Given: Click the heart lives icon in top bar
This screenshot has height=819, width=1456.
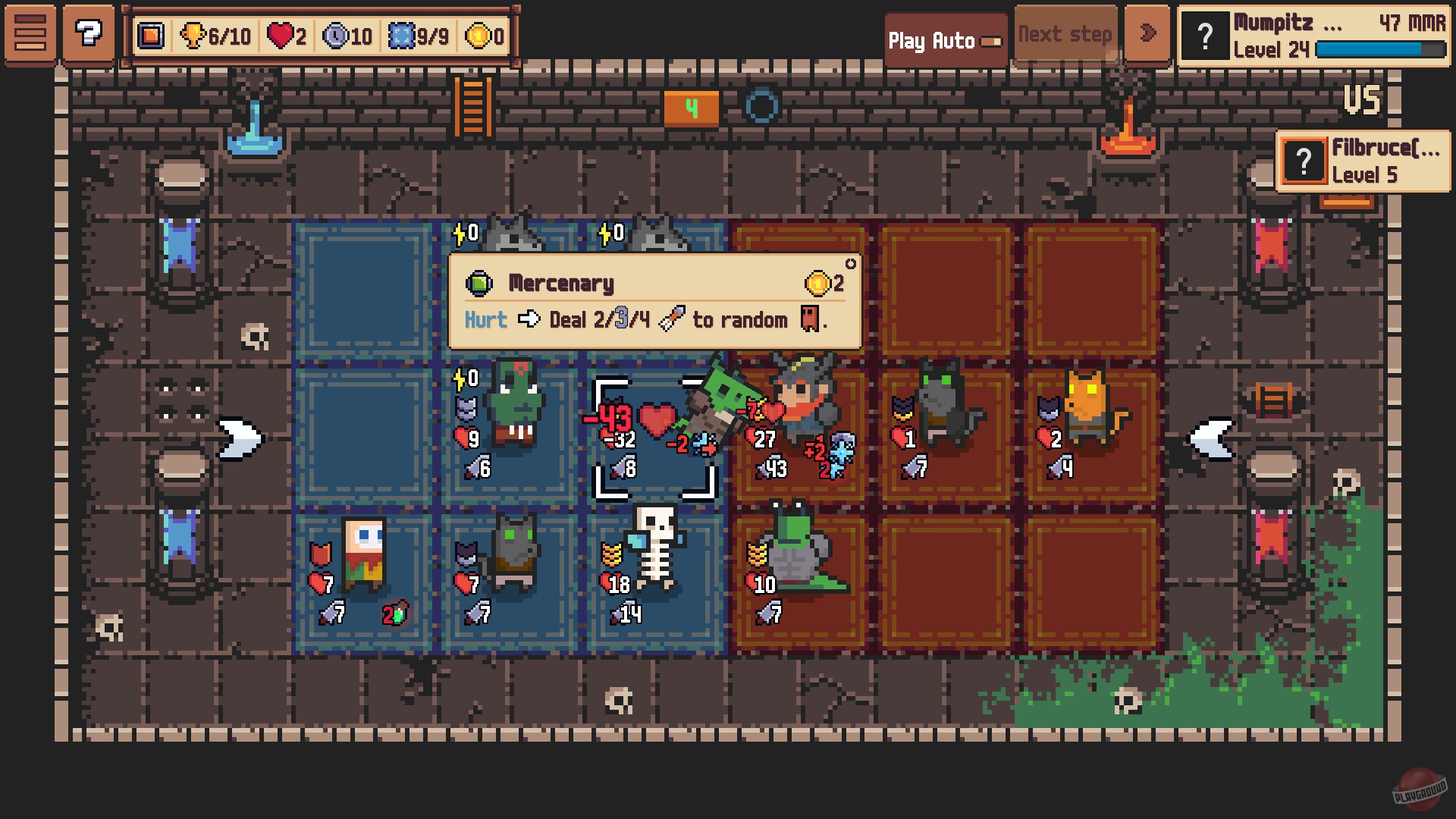Looking at the screenshot, I should click(282, 35).
